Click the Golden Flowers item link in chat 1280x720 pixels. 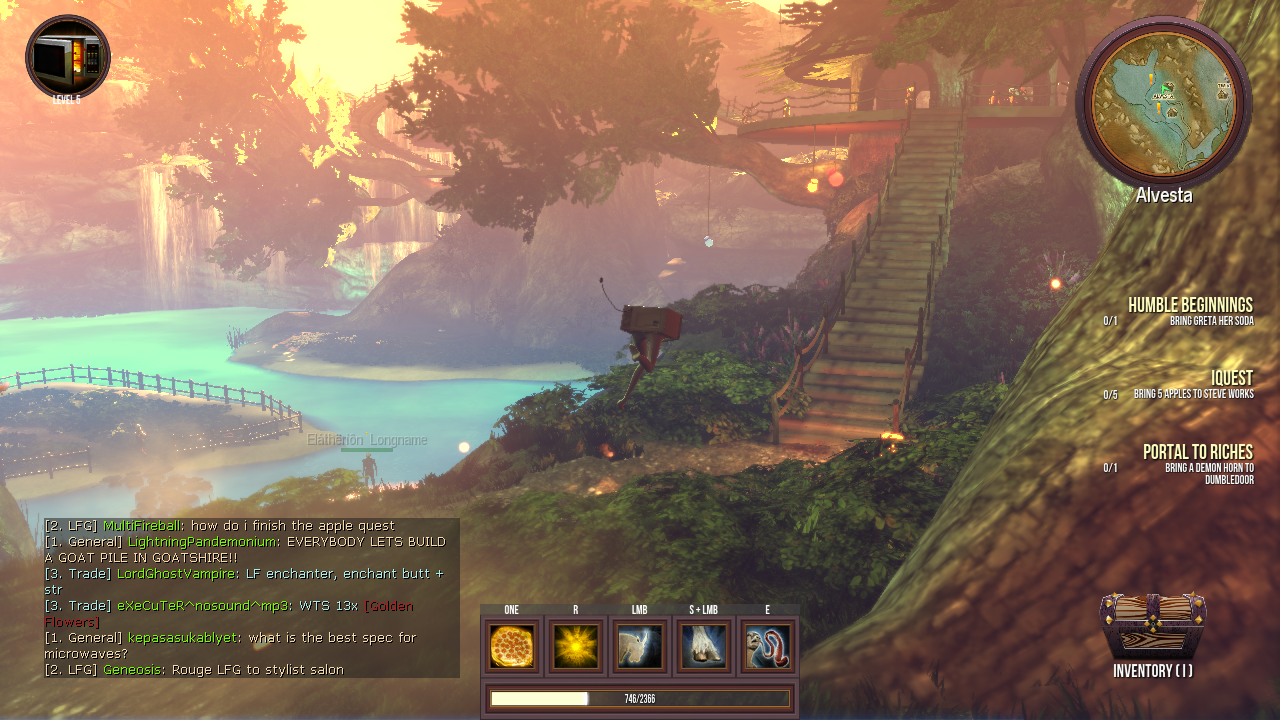click(x=389, y=606)
